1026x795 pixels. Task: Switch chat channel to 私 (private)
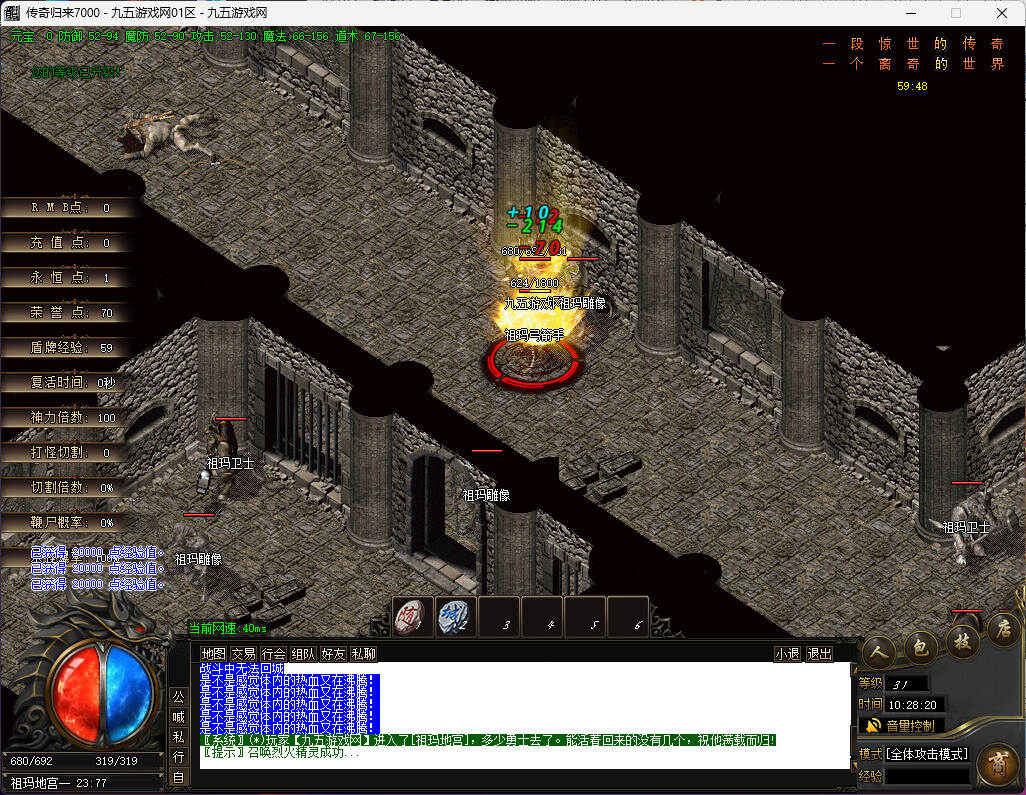coord(178,736)
